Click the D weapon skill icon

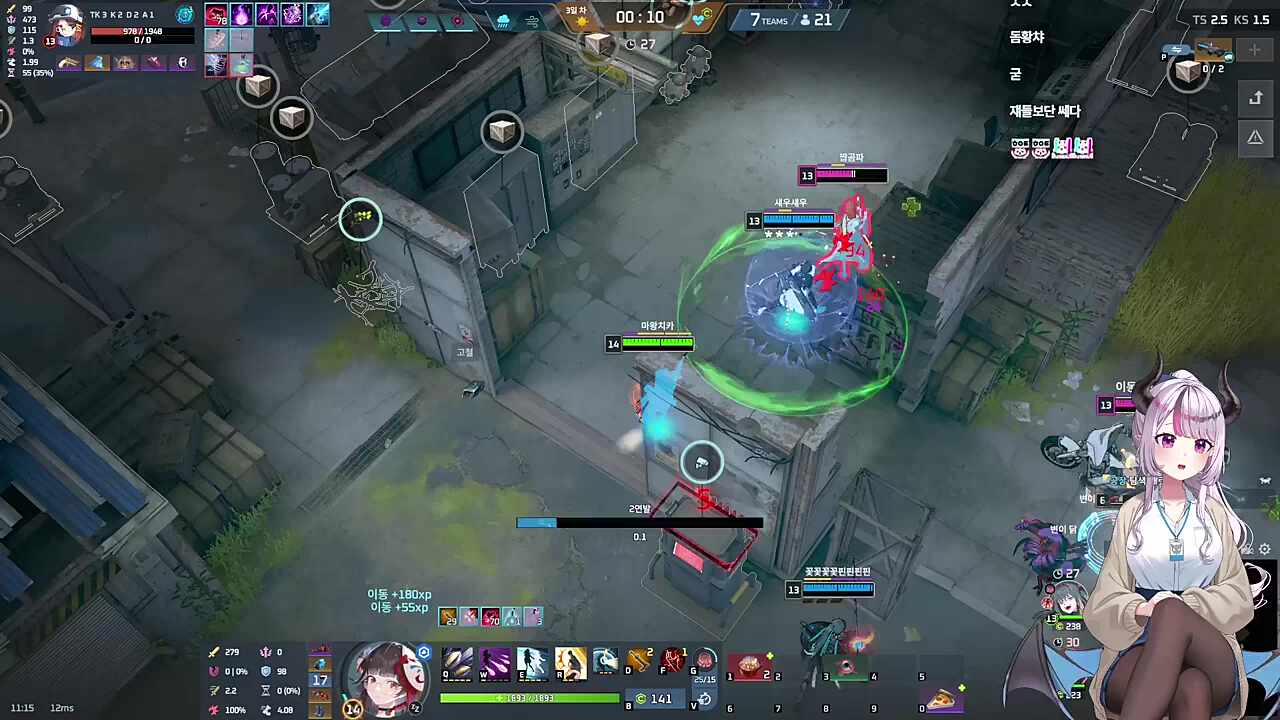[x=638, y=660]
